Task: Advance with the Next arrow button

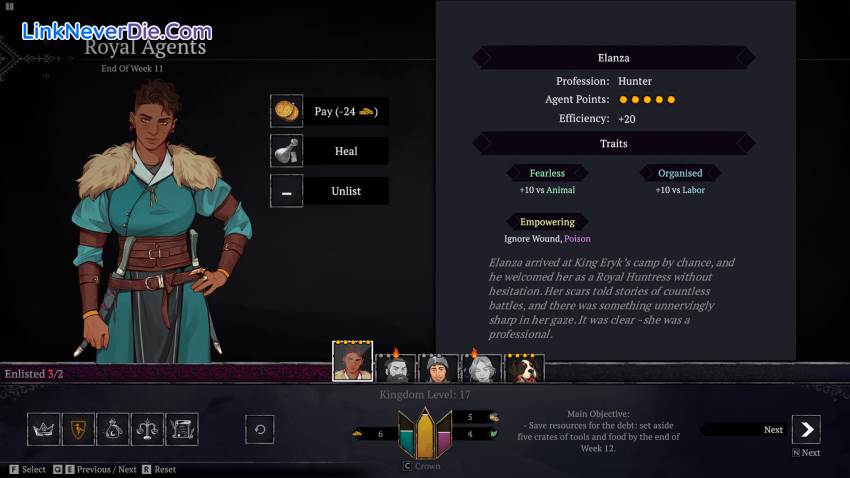Action: 806,430
